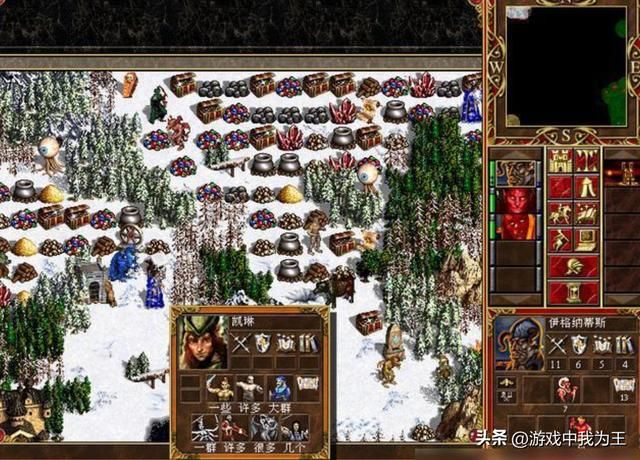Toggle the surface/underground view button
Screen dimensions: 640x460
click(586, 162)
